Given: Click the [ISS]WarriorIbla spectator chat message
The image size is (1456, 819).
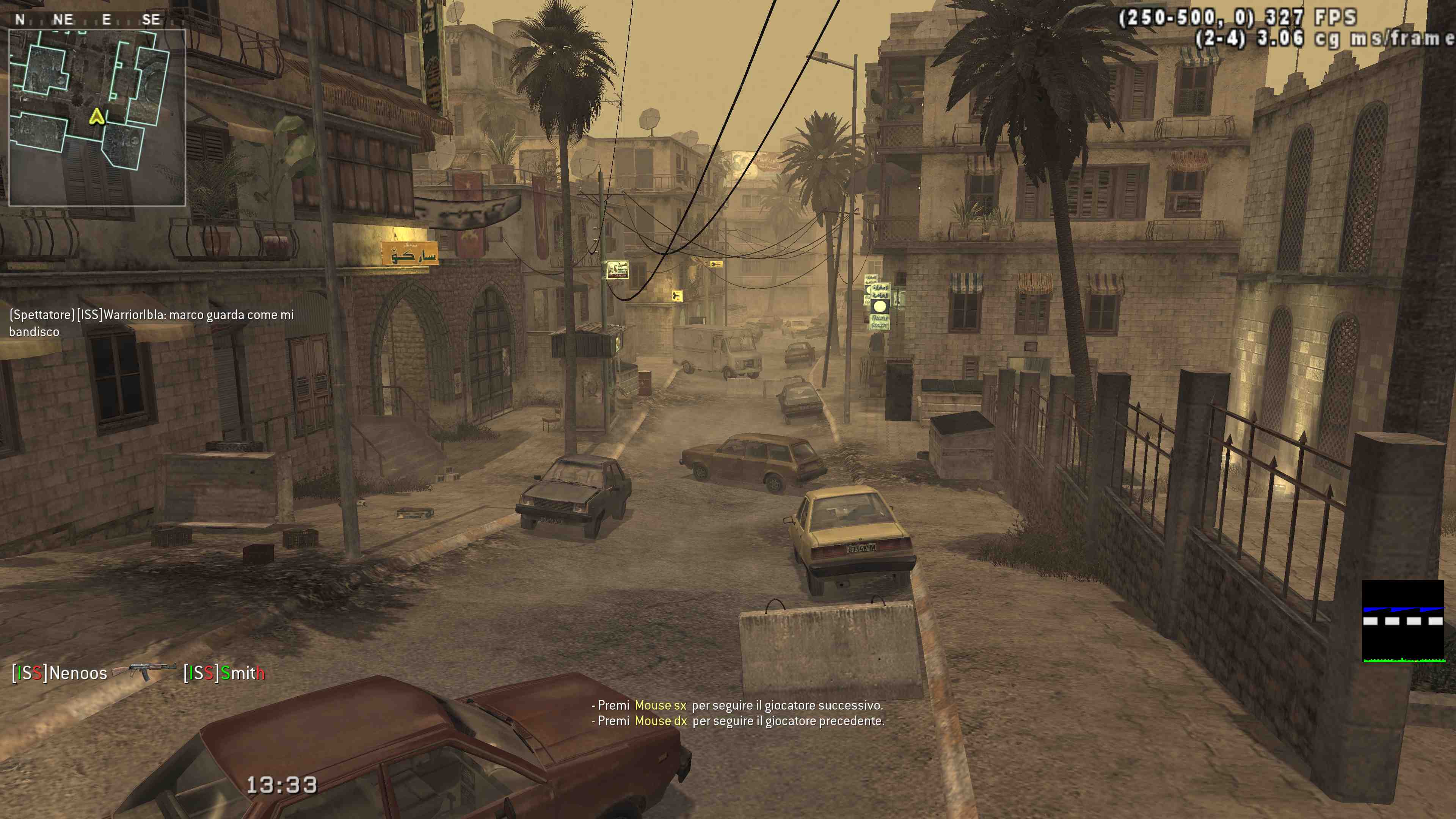Looking at the screenshot, I should pos(151,323).
